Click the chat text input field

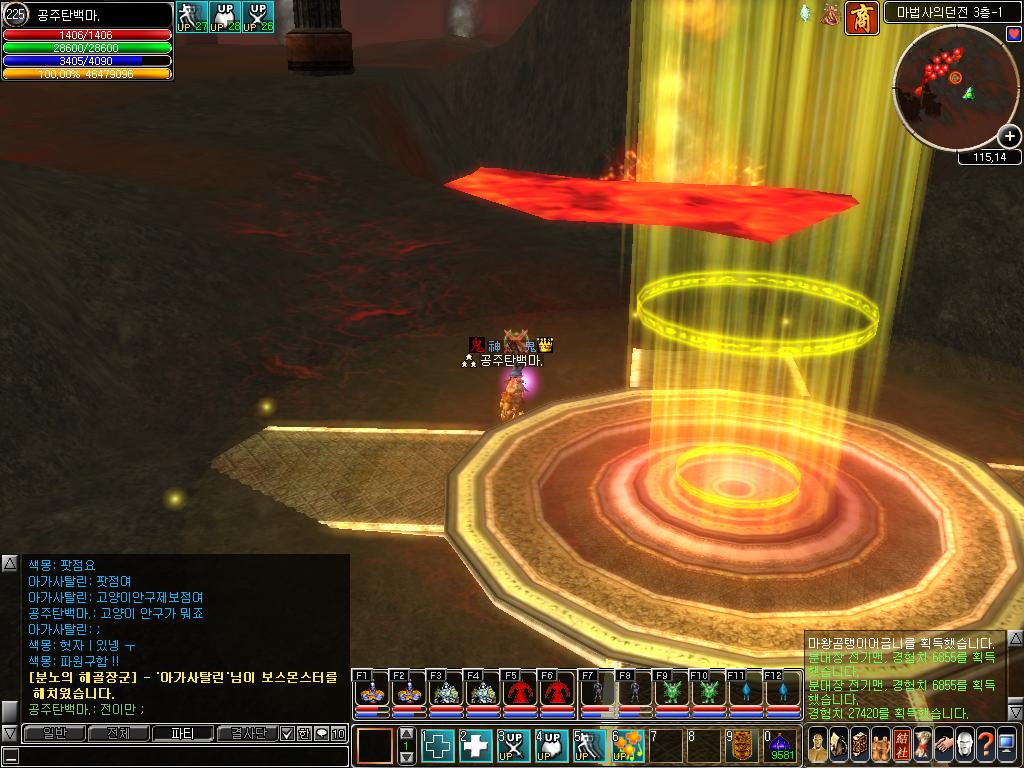pyautogui.click(x=180, y=756)
